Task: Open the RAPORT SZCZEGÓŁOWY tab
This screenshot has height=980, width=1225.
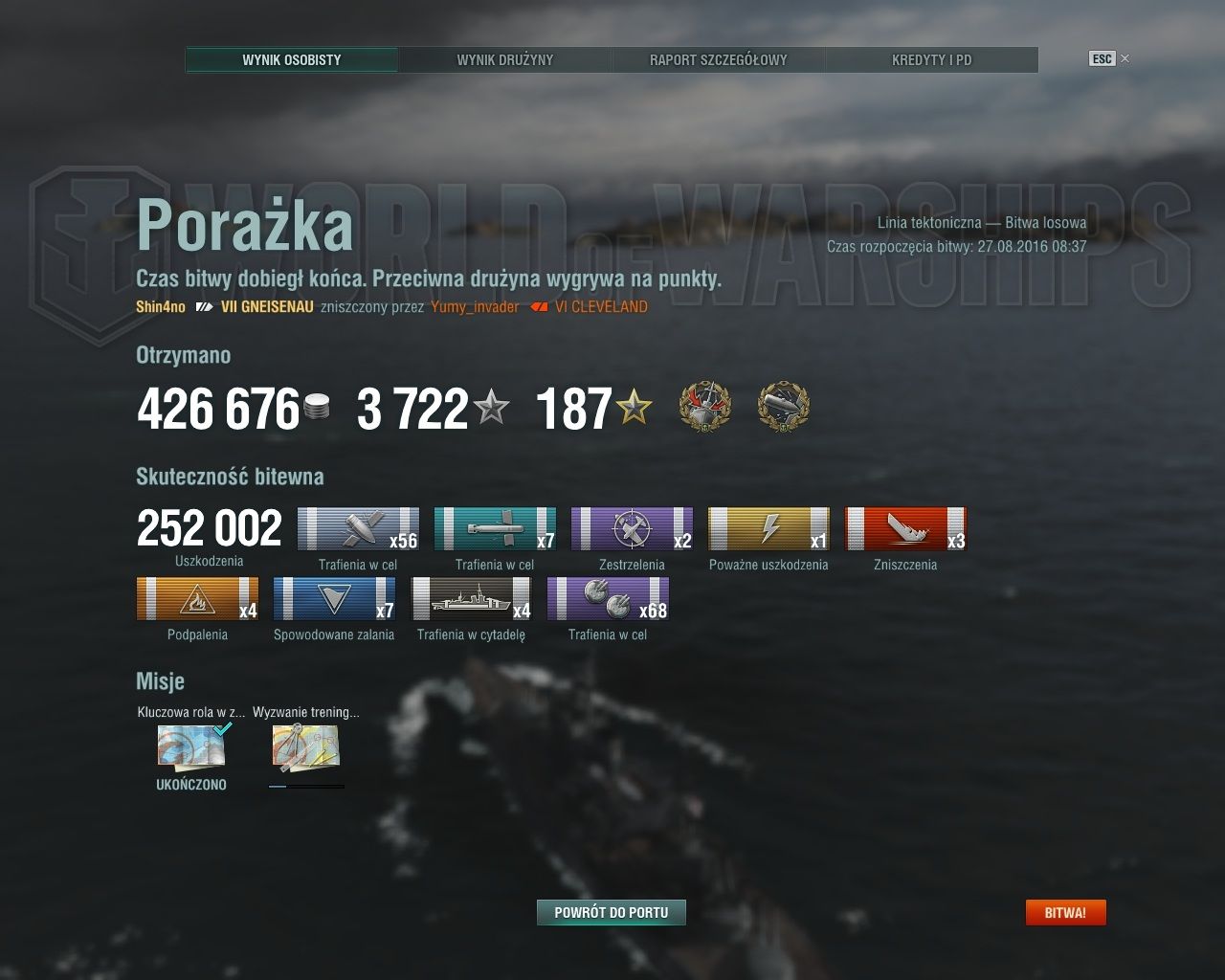Action: coord(717,59)
